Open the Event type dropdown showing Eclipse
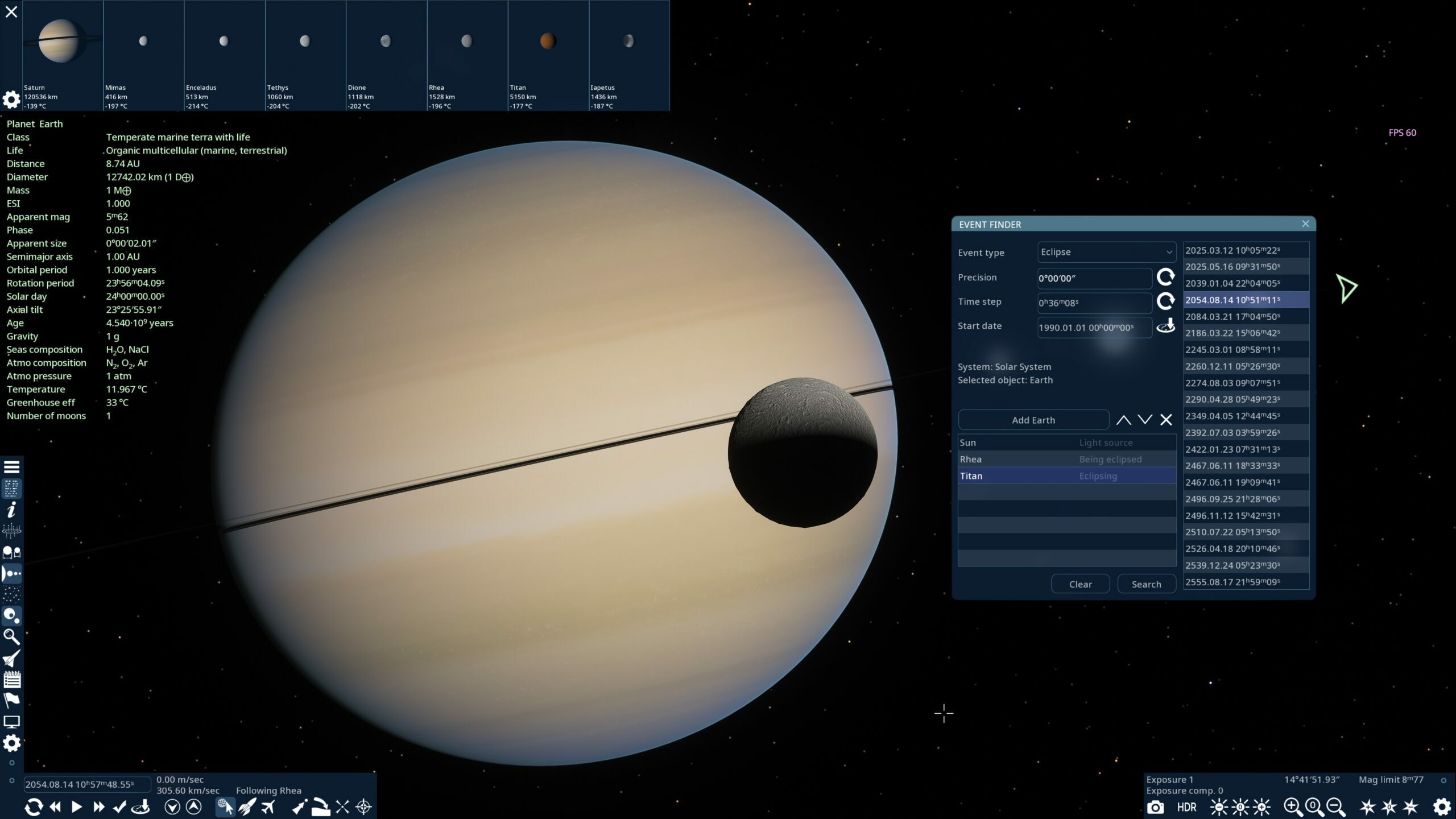Image resolution: width=1456 pixels, height=819 pixels. tap(1106, 252)
